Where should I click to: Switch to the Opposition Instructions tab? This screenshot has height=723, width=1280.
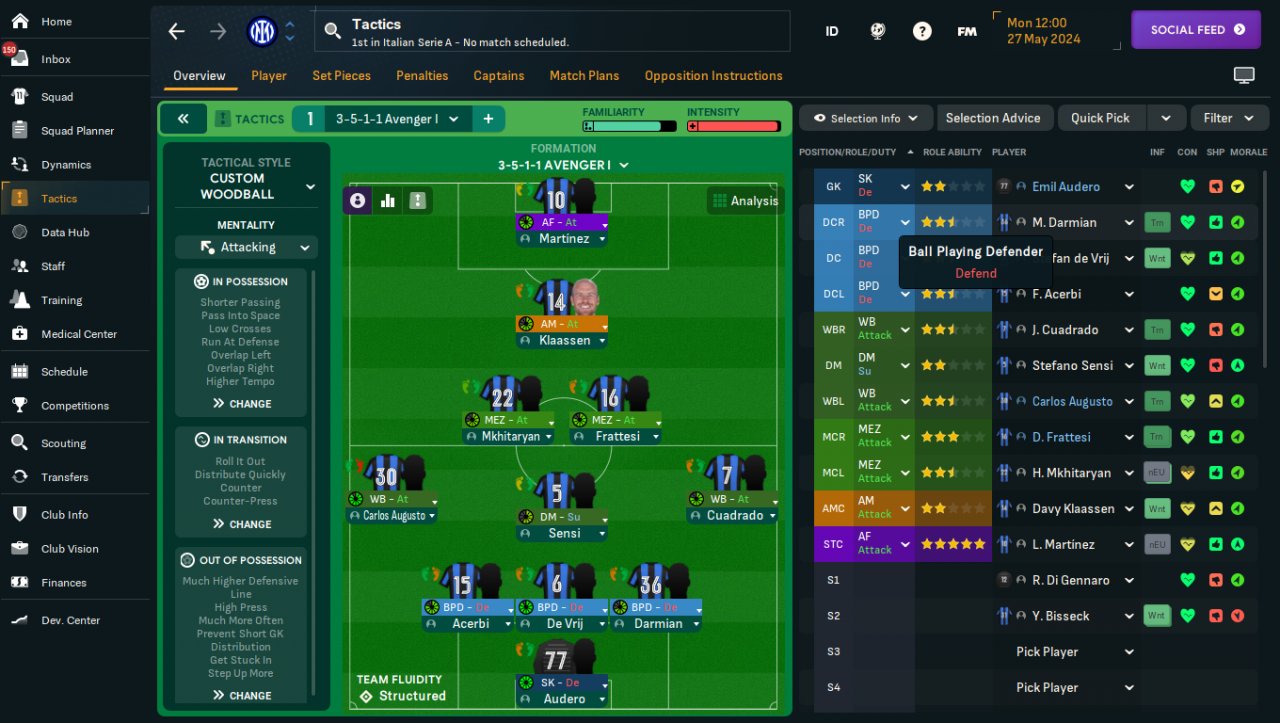(713, 76)
